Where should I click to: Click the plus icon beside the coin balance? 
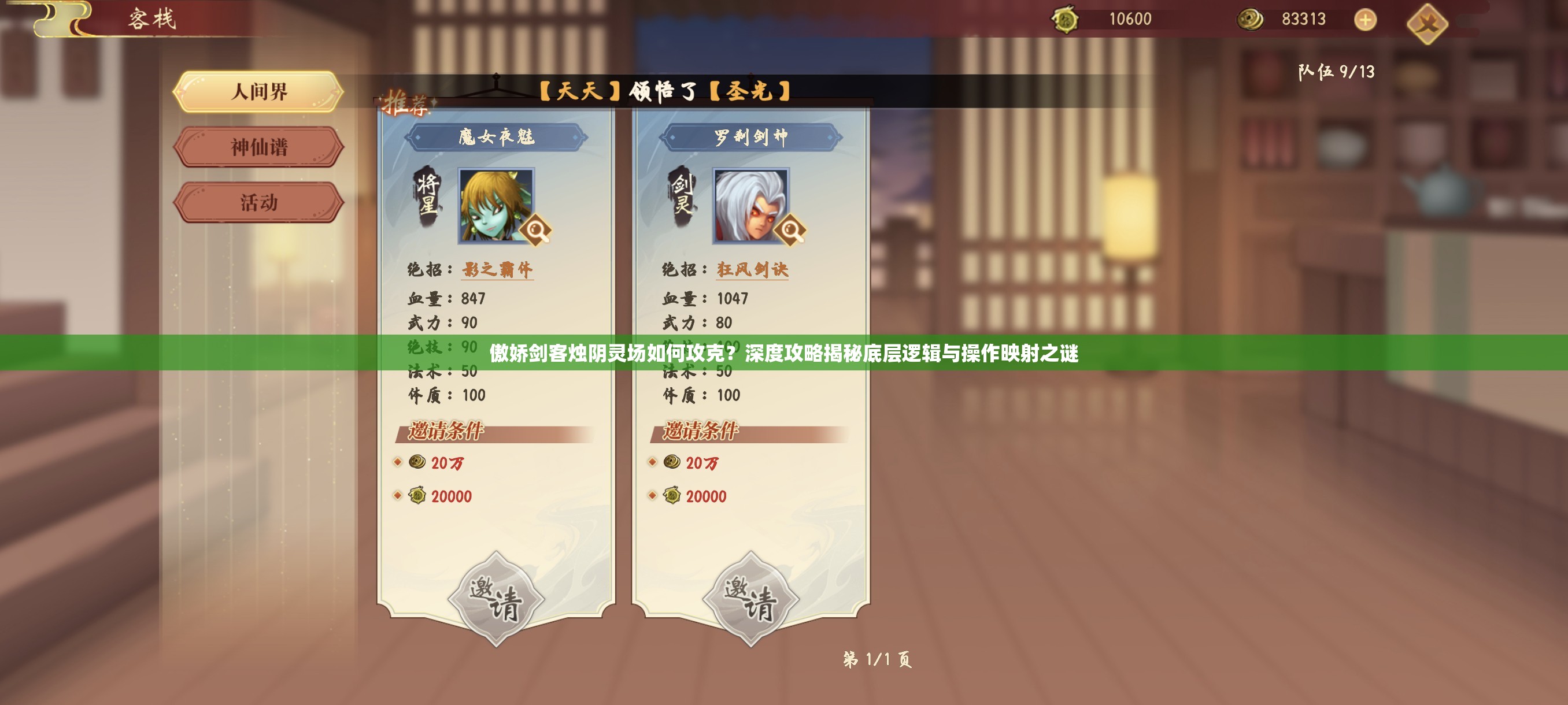pyautogui.click(x=1366, y=20)
